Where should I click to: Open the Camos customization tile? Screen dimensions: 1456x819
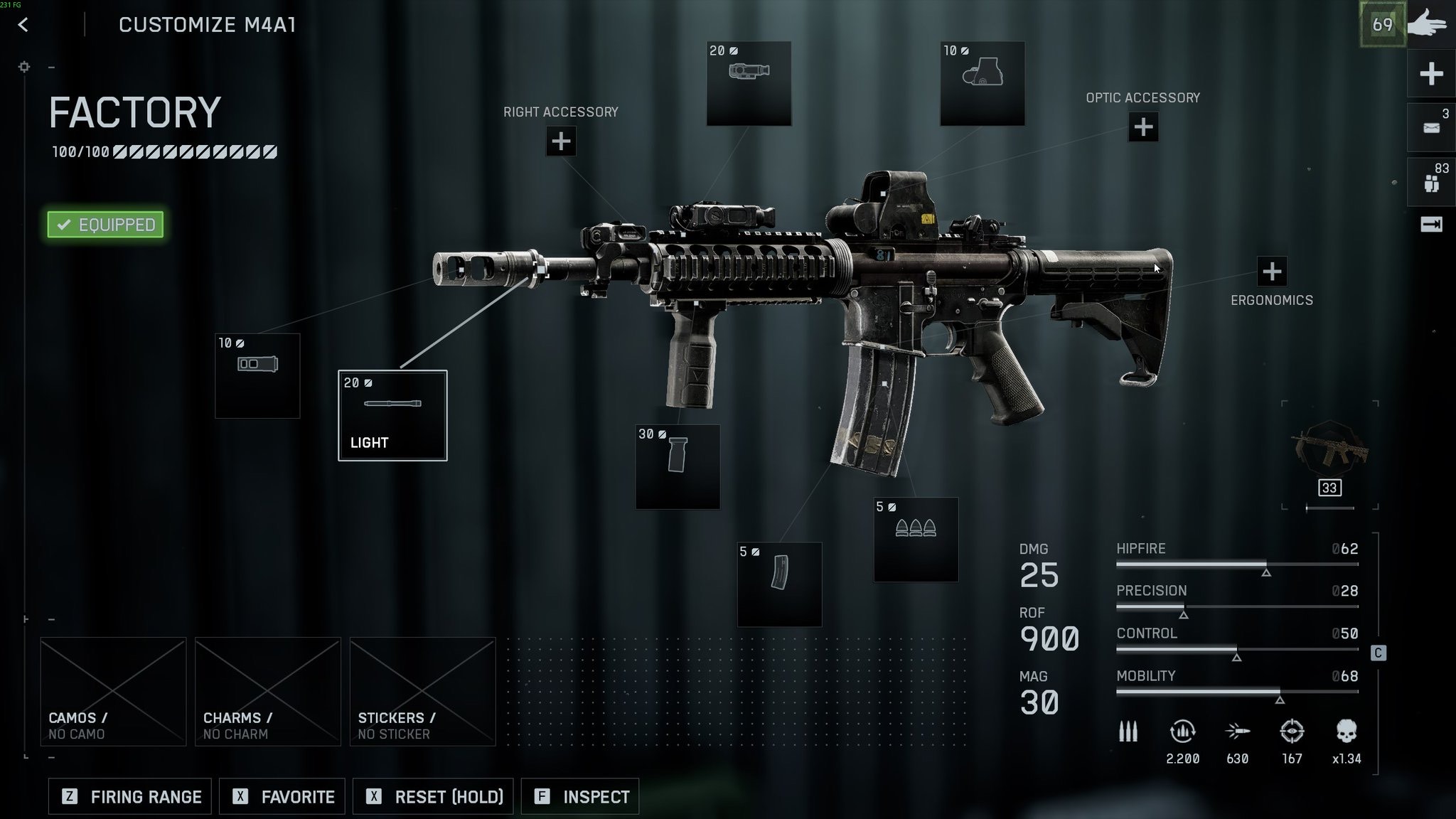click(x=114, y=691)
